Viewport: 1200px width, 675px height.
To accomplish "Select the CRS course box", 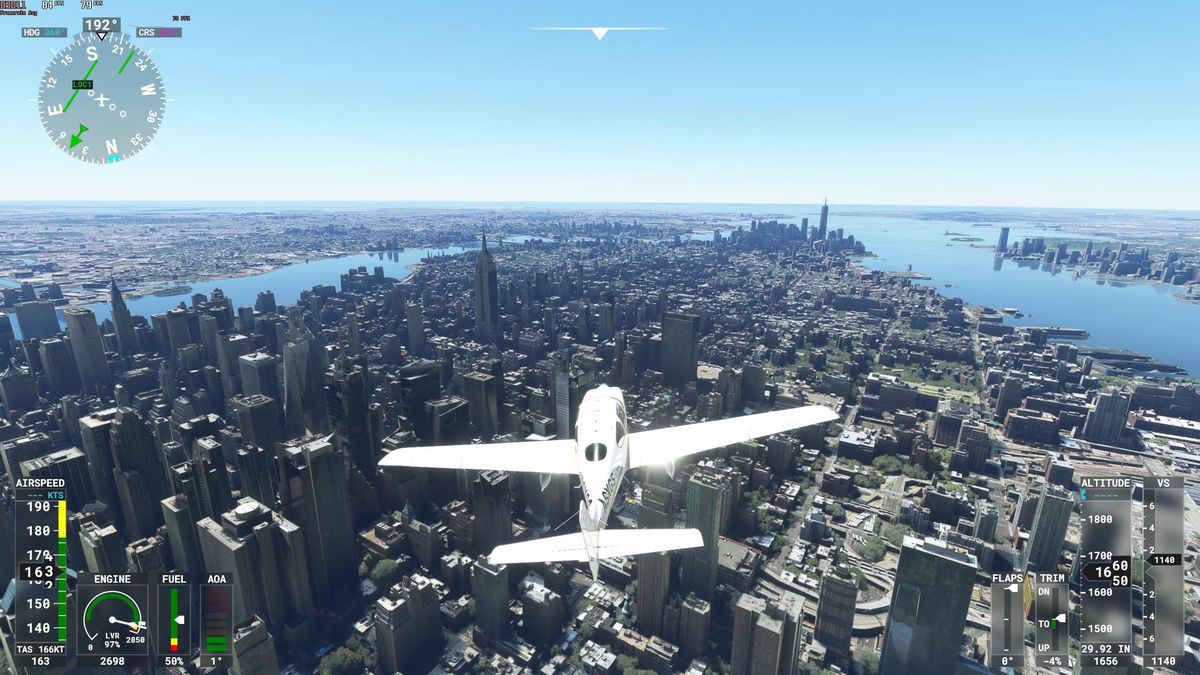I will click(x=159, y=33).
